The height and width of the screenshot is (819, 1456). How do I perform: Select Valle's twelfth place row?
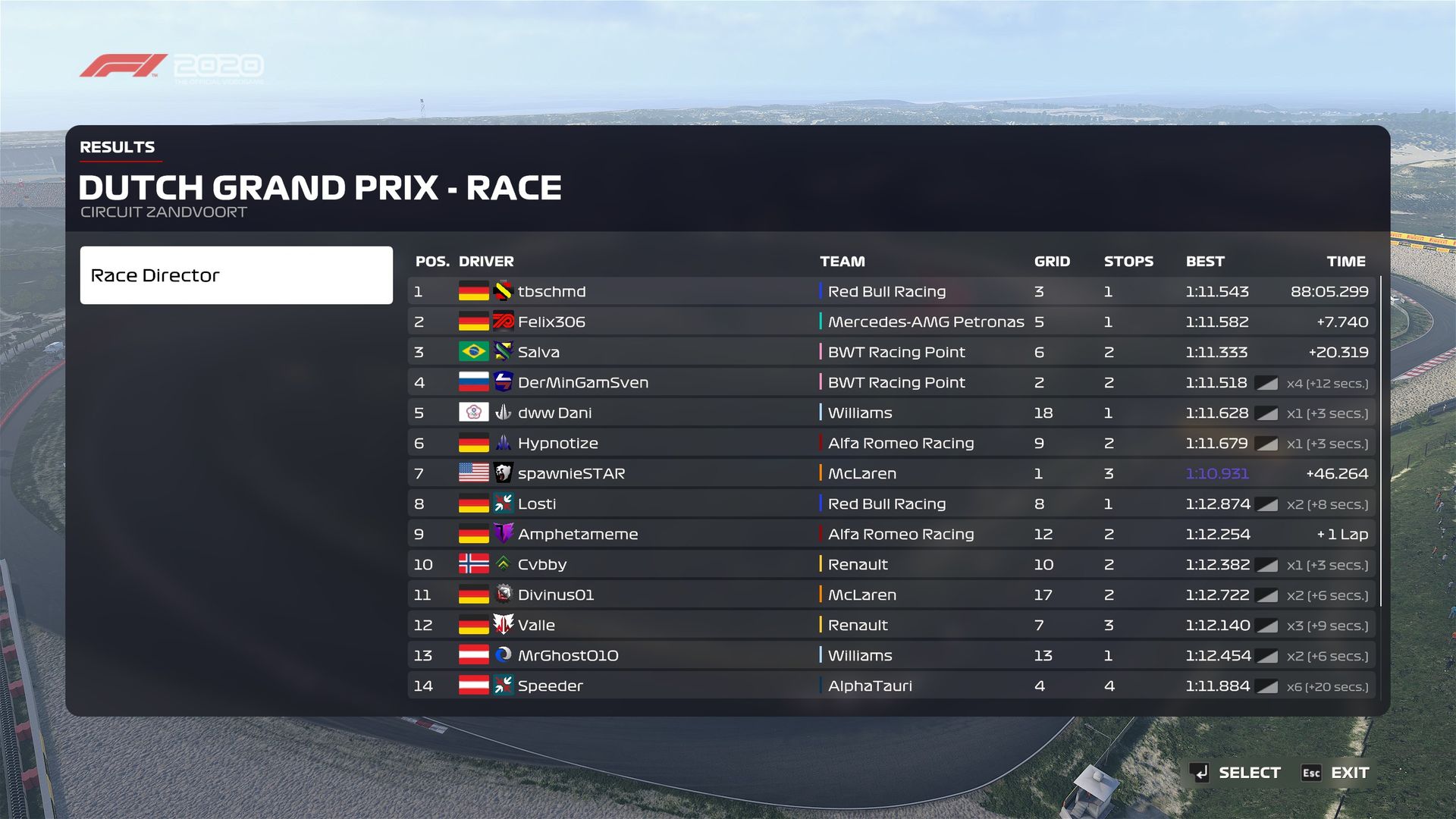click(x=891, y=625)
